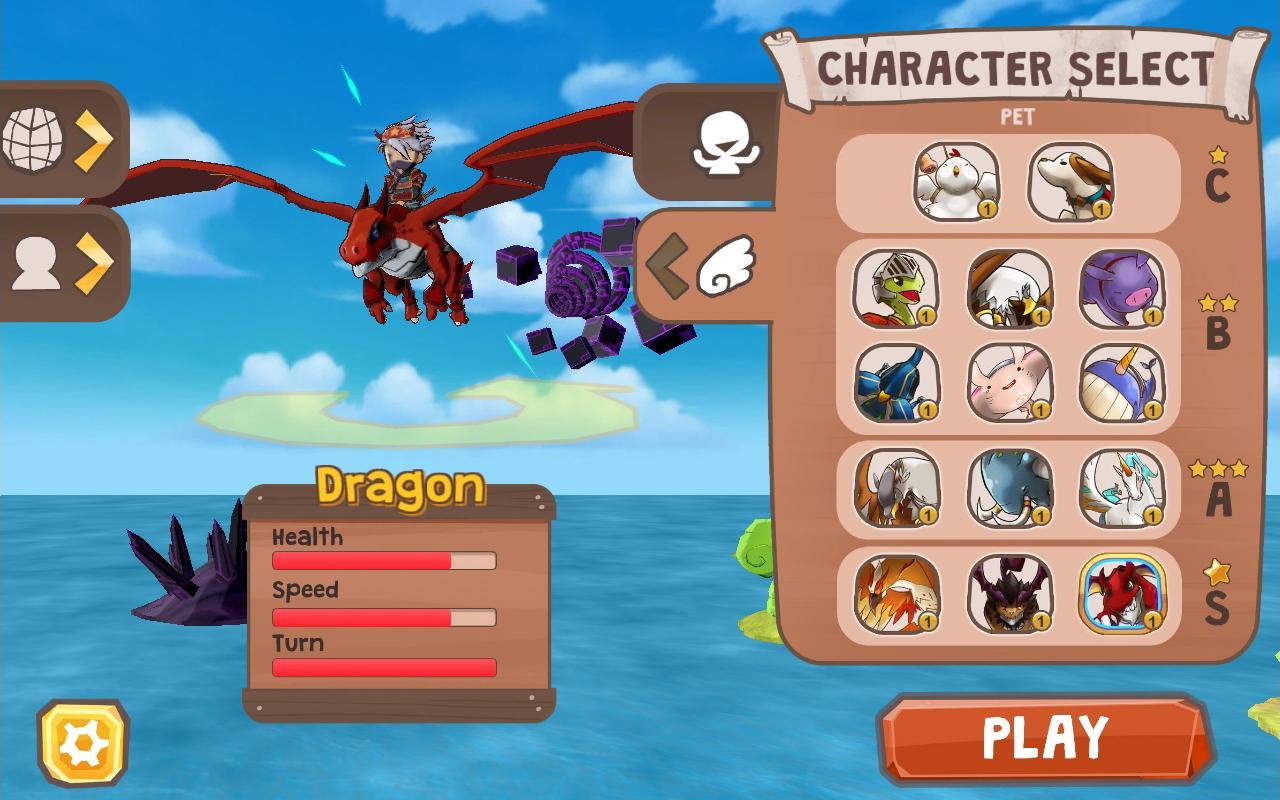Image resolution: width=1280 pixels, height=800 pixels.
Task: Start the game with the PLAY button
Action: [1046, 739]
